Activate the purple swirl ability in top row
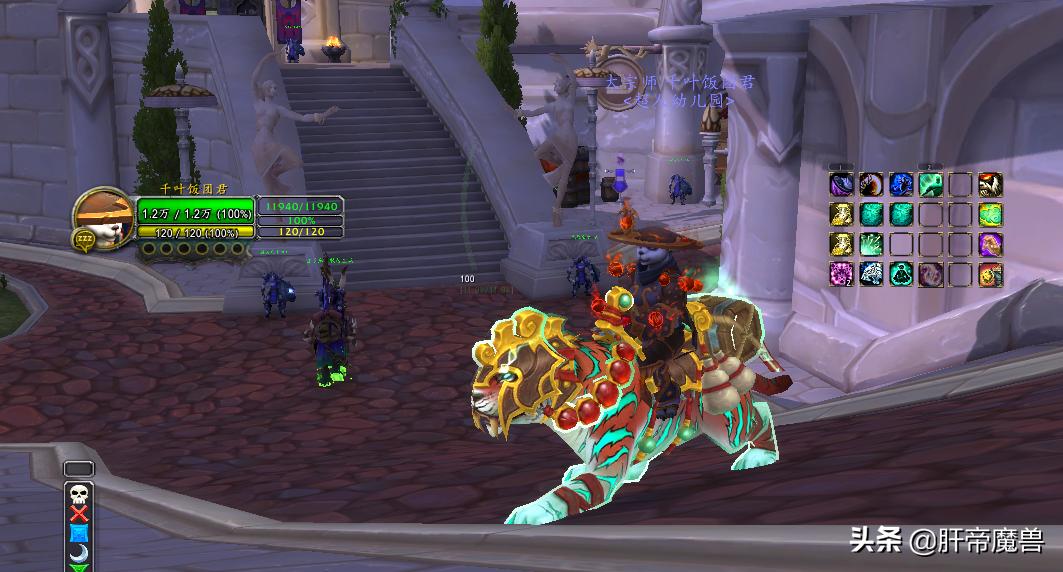Image resolution: width=1063 pixels, height=572 pixels. [x=841, y=185]
